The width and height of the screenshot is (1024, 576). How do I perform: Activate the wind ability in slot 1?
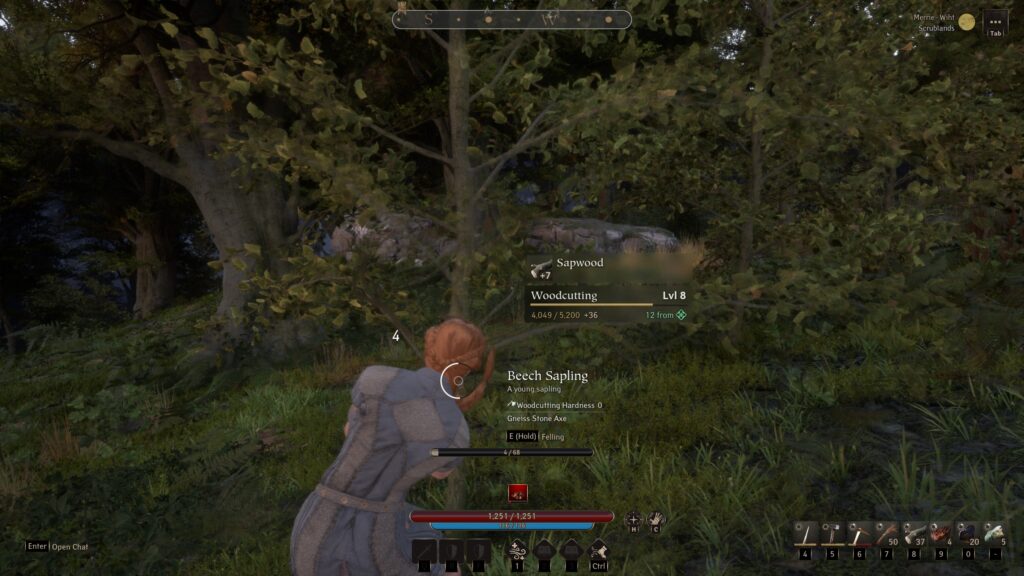pyautogui.click(x=517, y=549)
